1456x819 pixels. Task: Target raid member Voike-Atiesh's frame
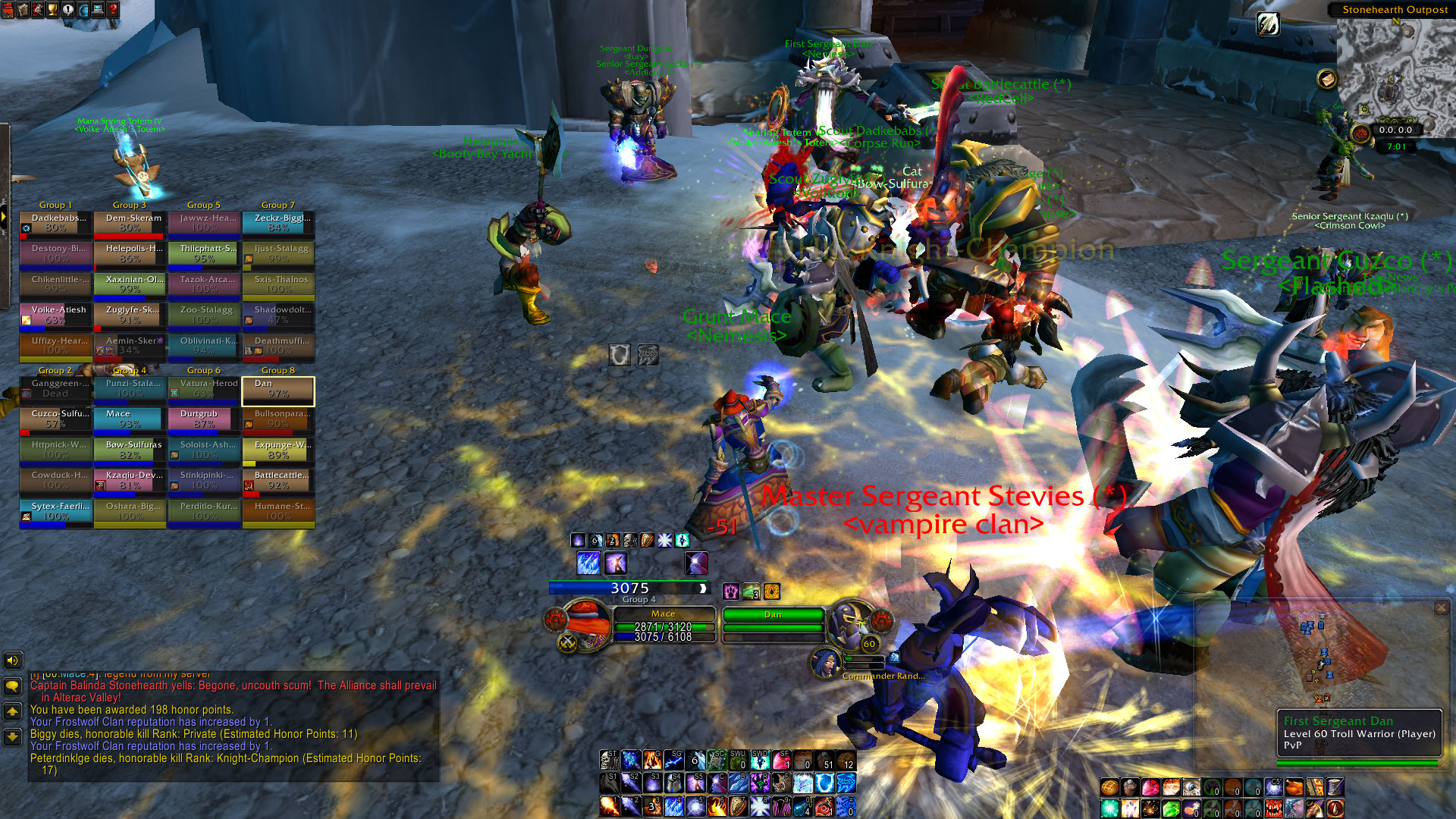click(x=55, y=315)
